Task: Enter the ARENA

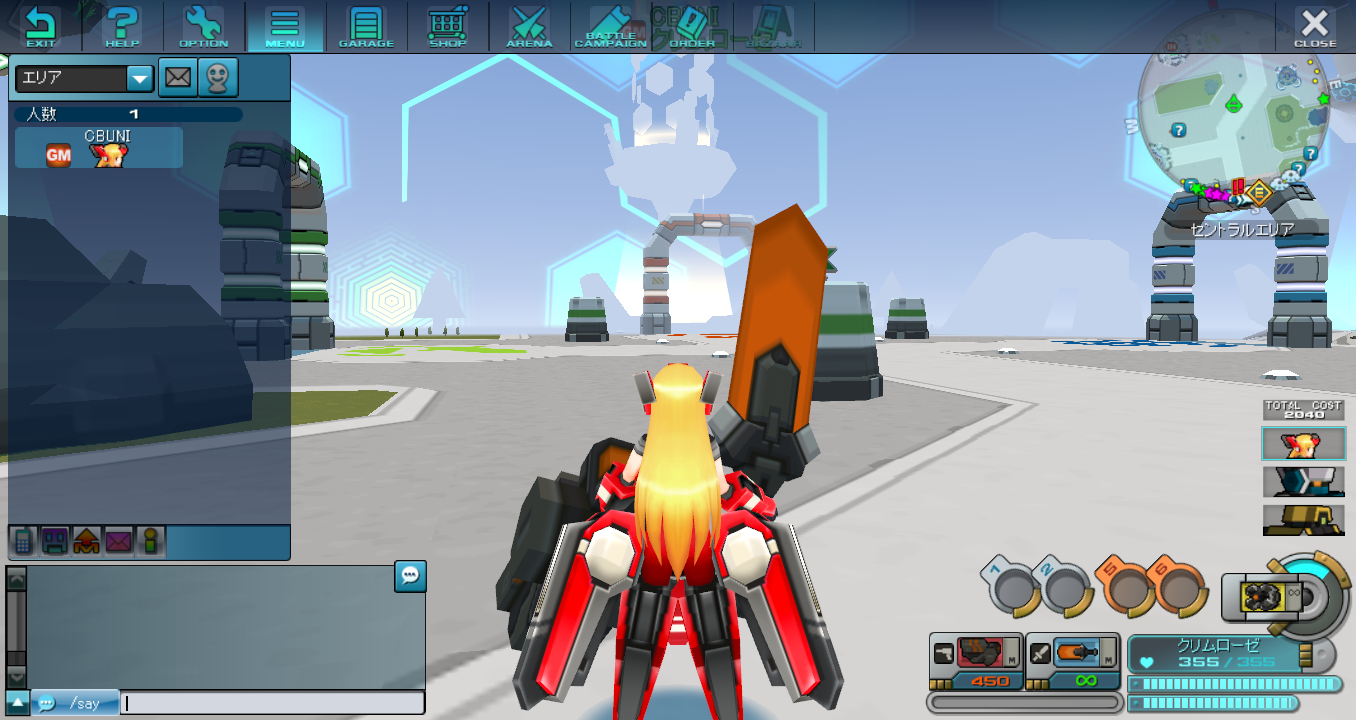Action: point(529,27)
